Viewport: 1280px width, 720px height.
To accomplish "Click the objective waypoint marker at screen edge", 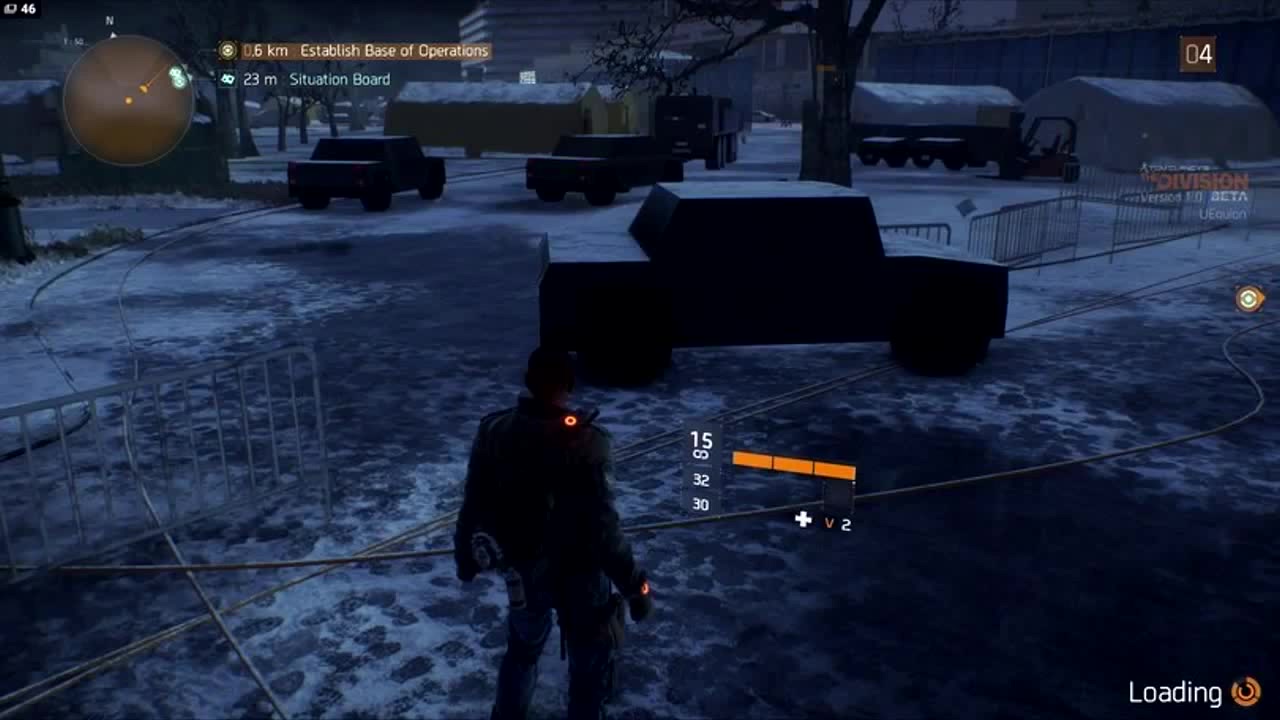I will pos(1249,298).
